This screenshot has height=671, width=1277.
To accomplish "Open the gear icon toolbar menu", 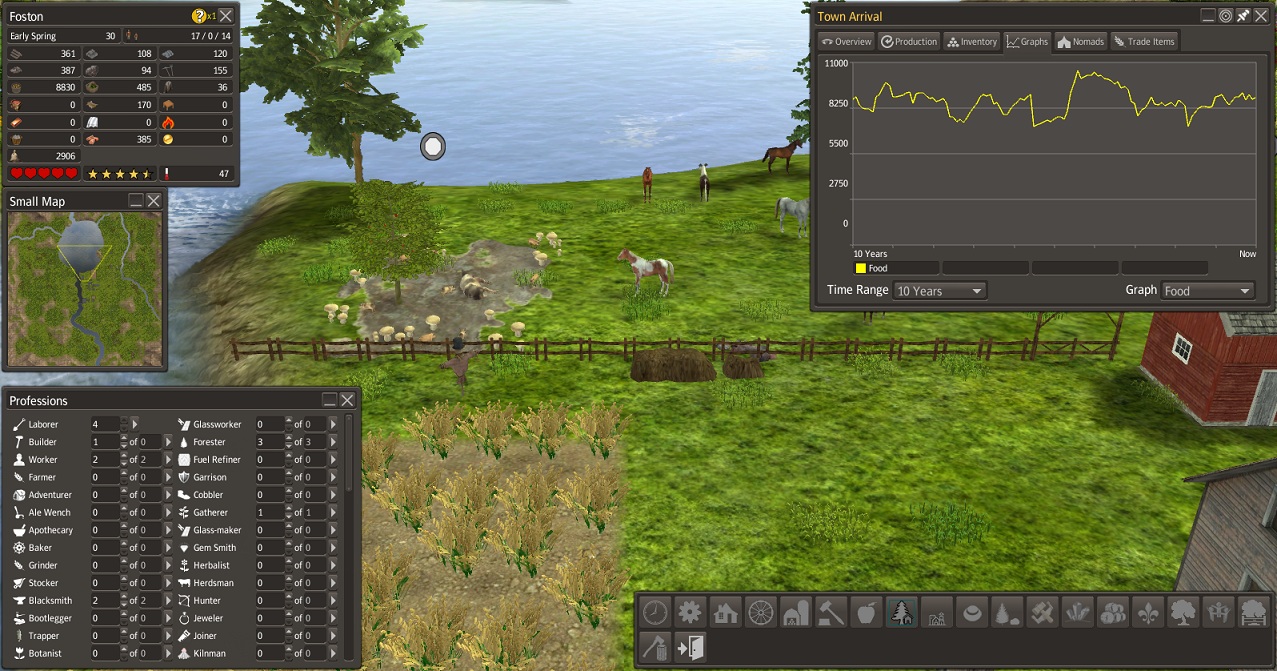I will point(690,611).
